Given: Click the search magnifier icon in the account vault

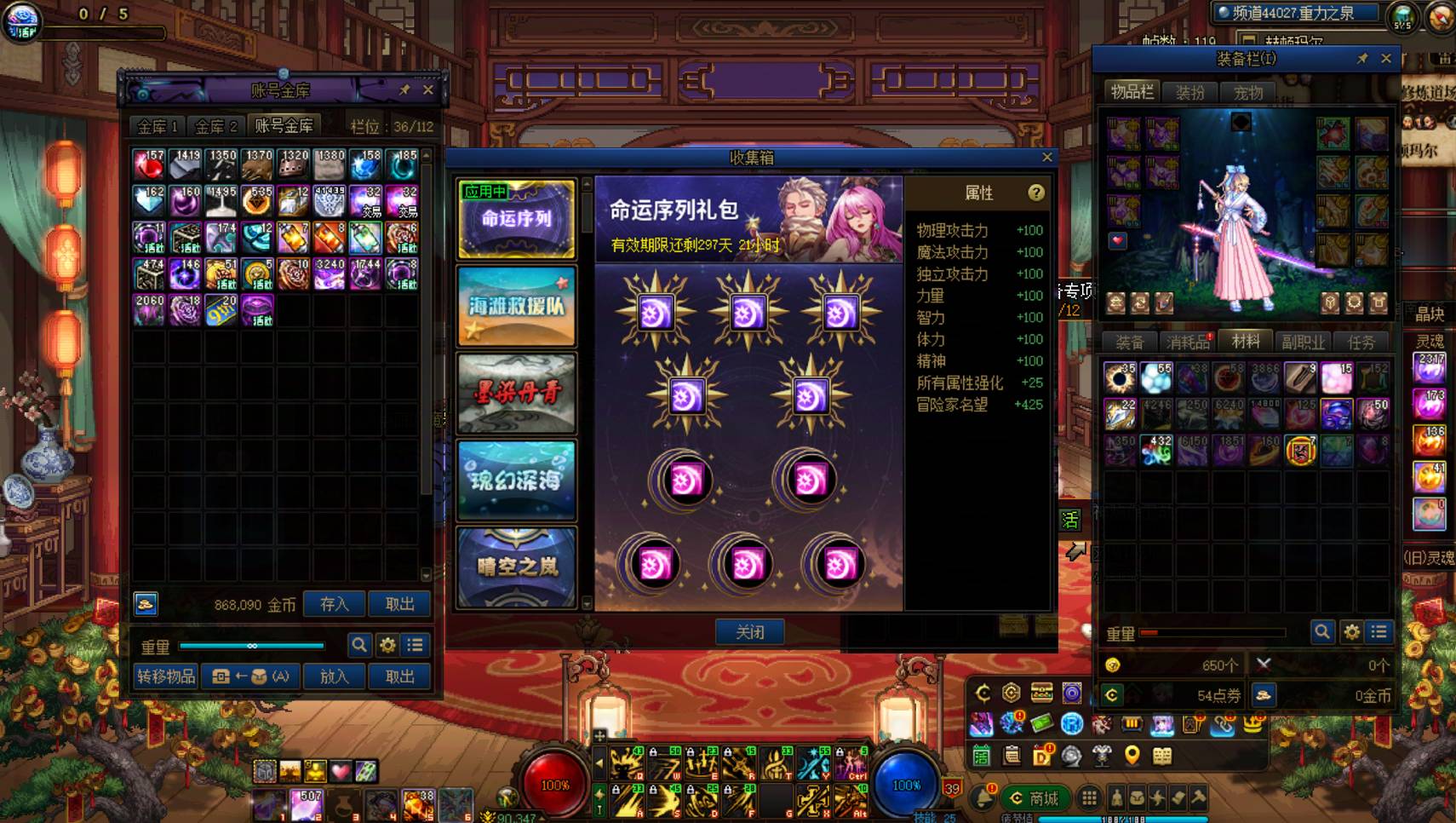Looking at the screenshot, I should coord(358,646).
